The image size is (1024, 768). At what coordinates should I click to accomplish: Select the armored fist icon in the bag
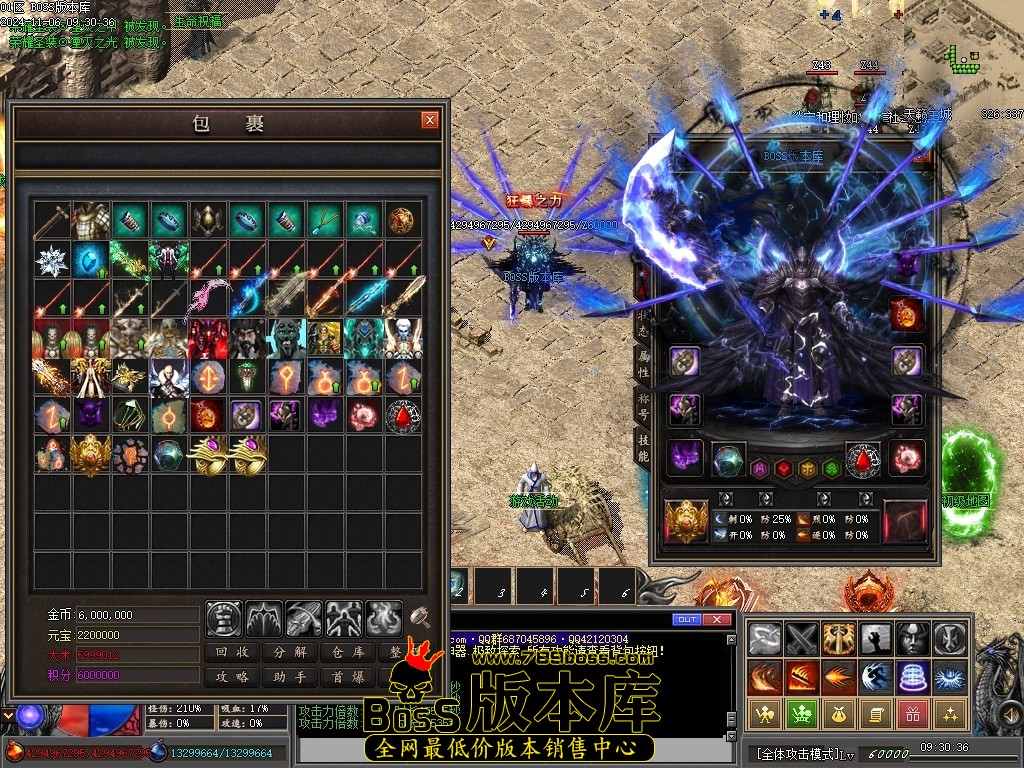224,619
